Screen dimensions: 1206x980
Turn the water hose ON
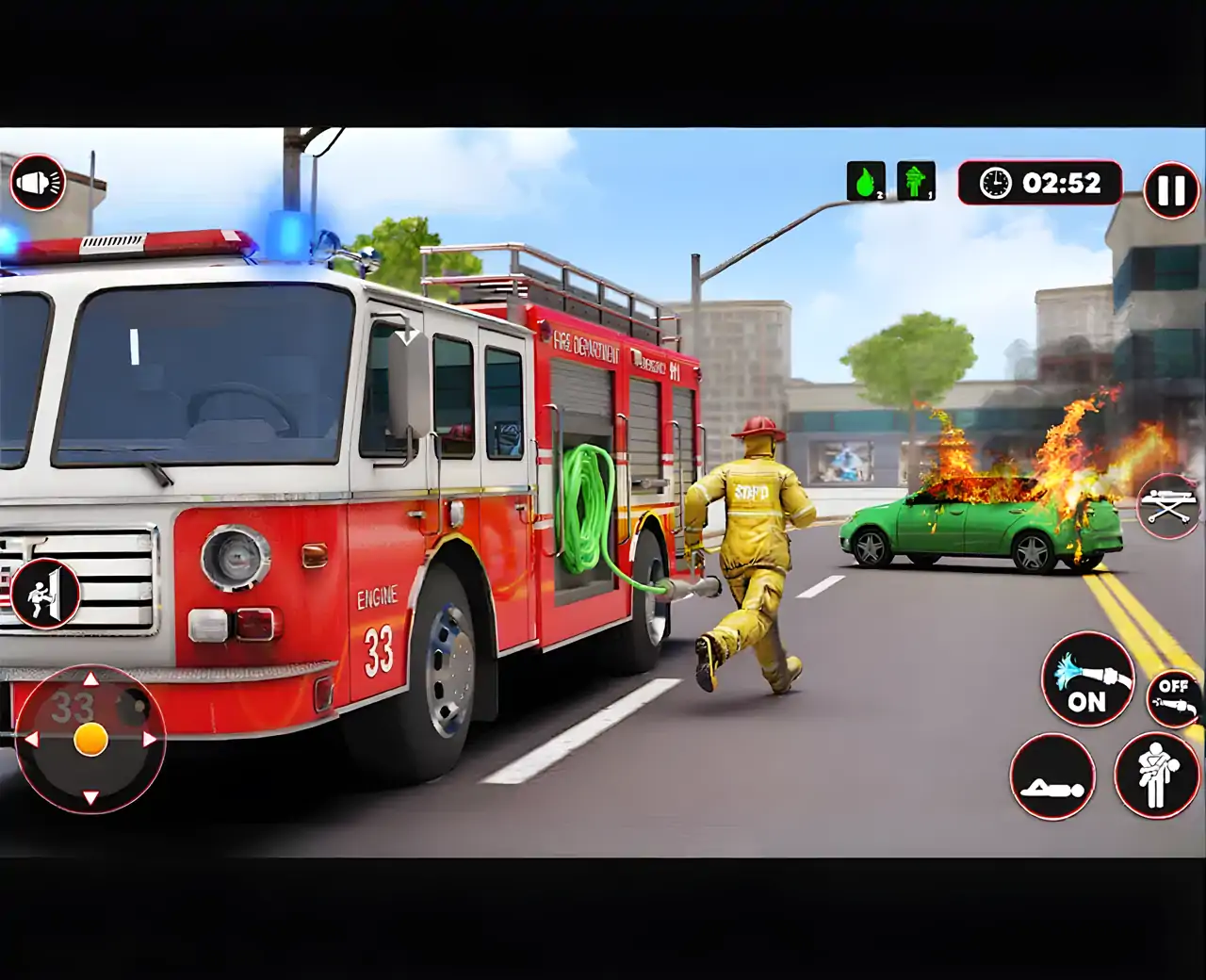click(1087, 678)
